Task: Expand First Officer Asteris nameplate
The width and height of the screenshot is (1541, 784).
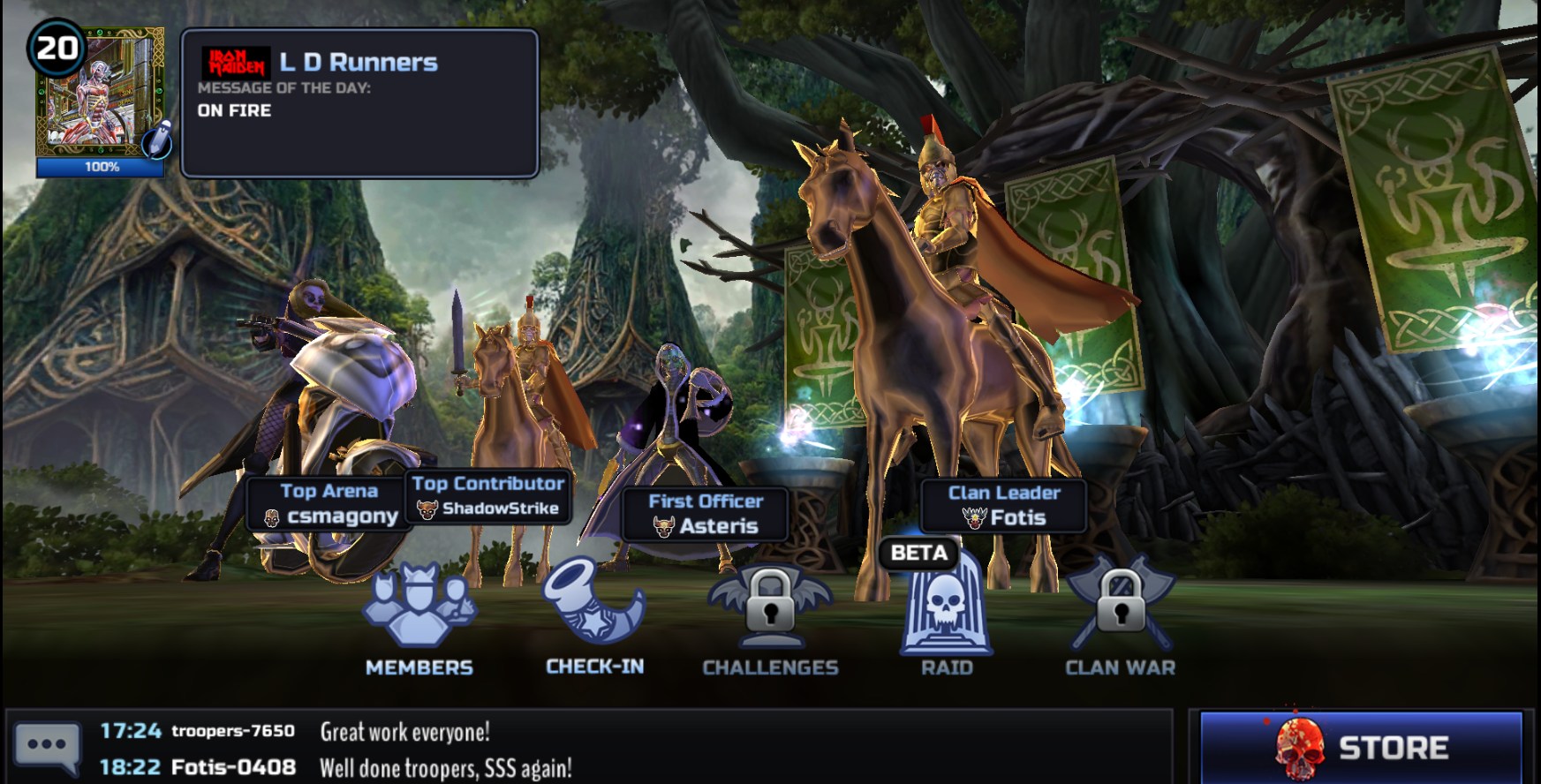Action: (x=705, y=514)
